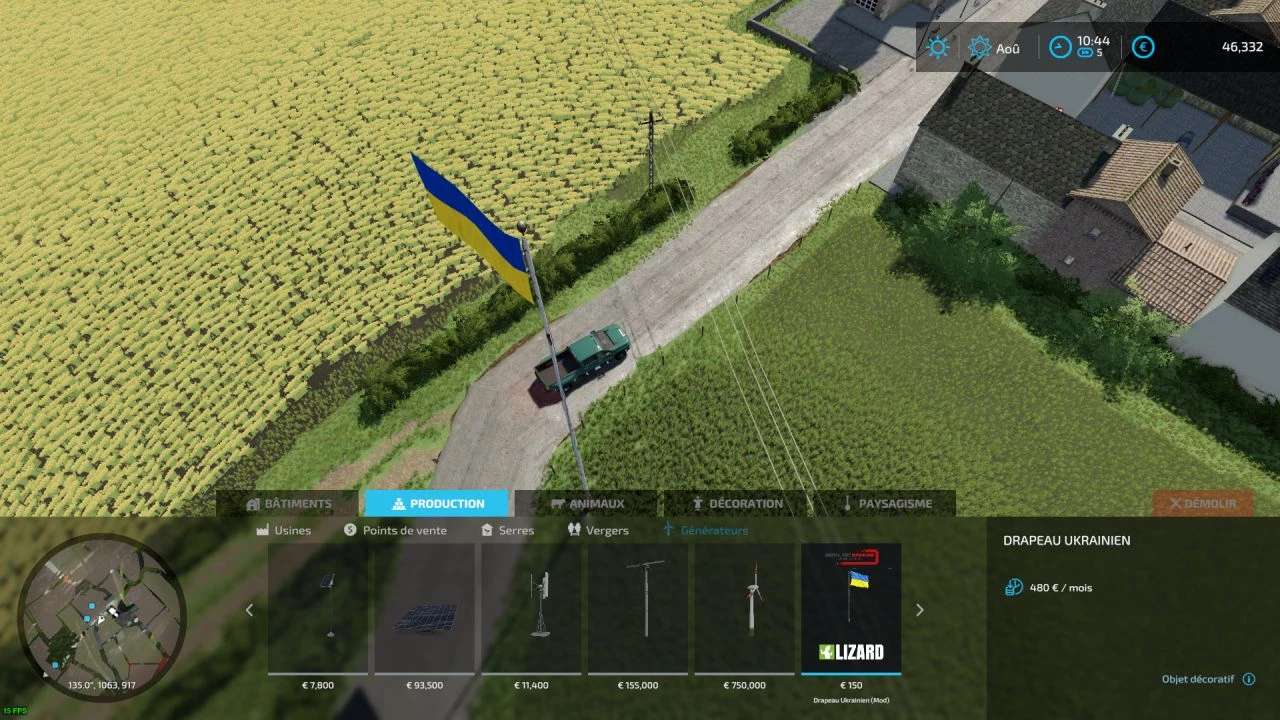1280x720 pixels.
Task: Choose the €750,000 large wind turbine
Action: pos(745,609)
